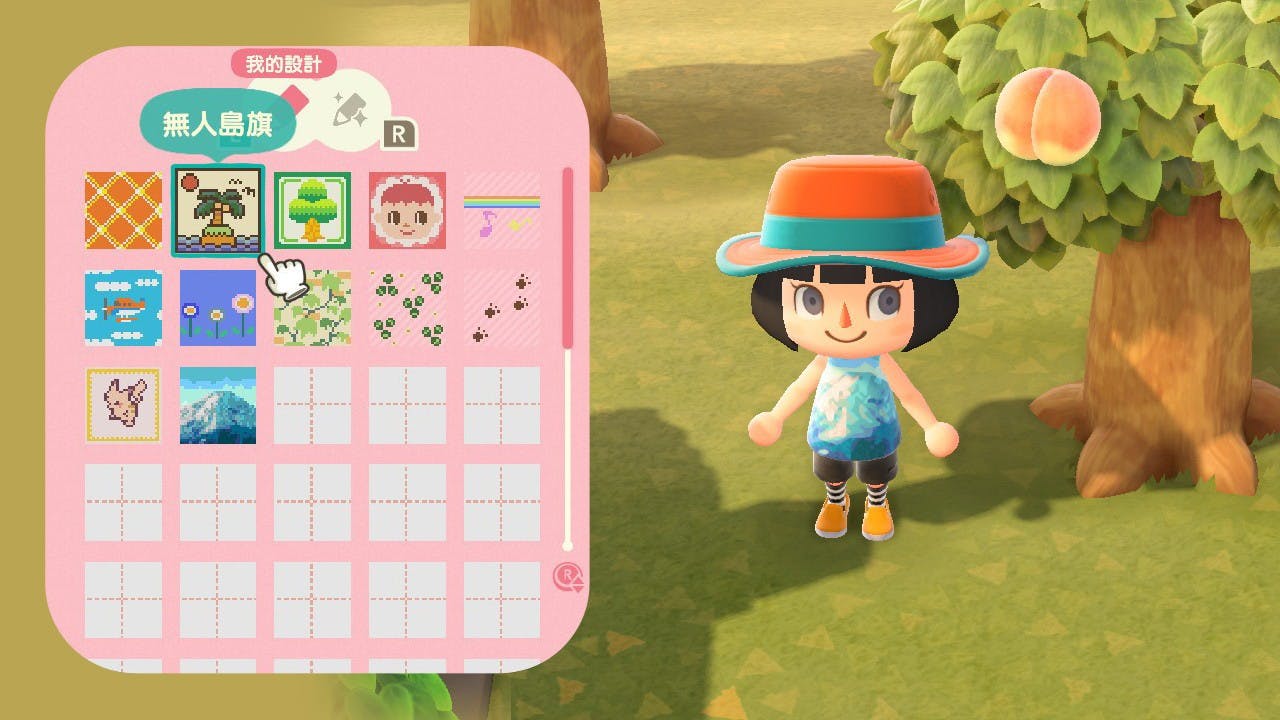The height and width of the screenshot is (720, 1280).
Task: Select the four-leaf clover pattern design
Action: pos(407,307)
